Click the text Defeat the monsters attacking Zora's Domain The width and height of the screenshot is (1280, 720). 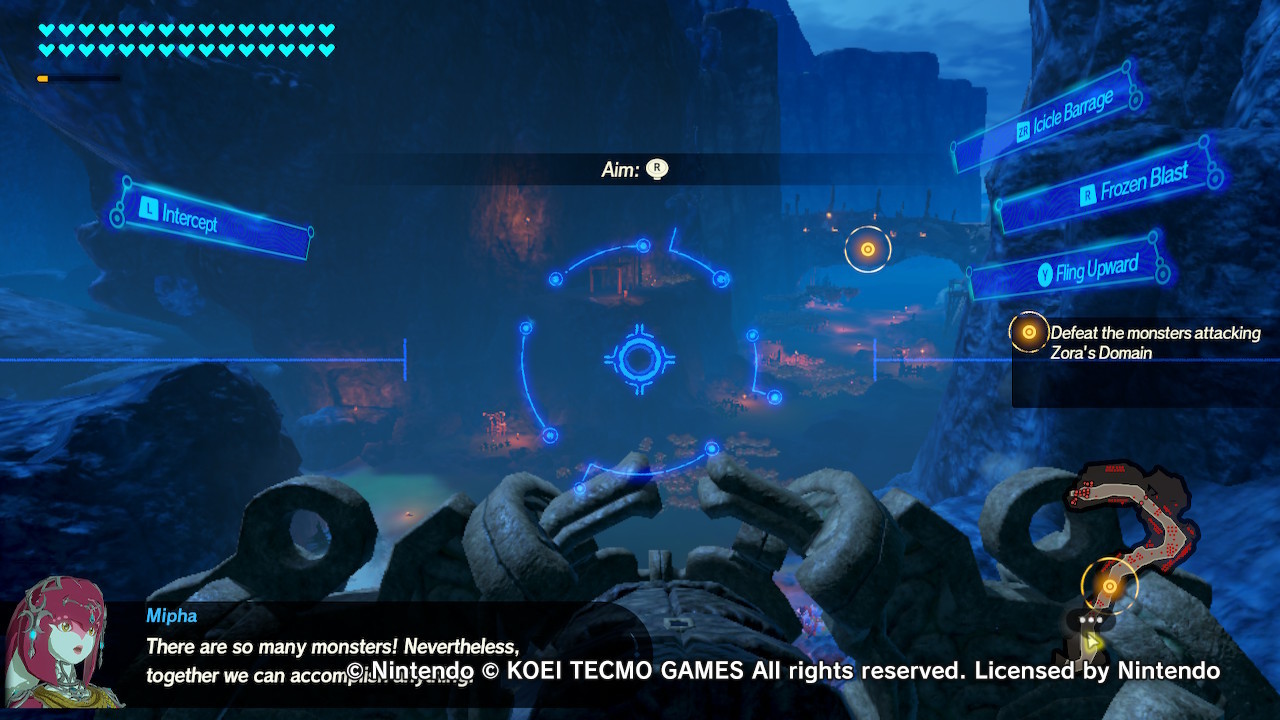(1155, 343)
